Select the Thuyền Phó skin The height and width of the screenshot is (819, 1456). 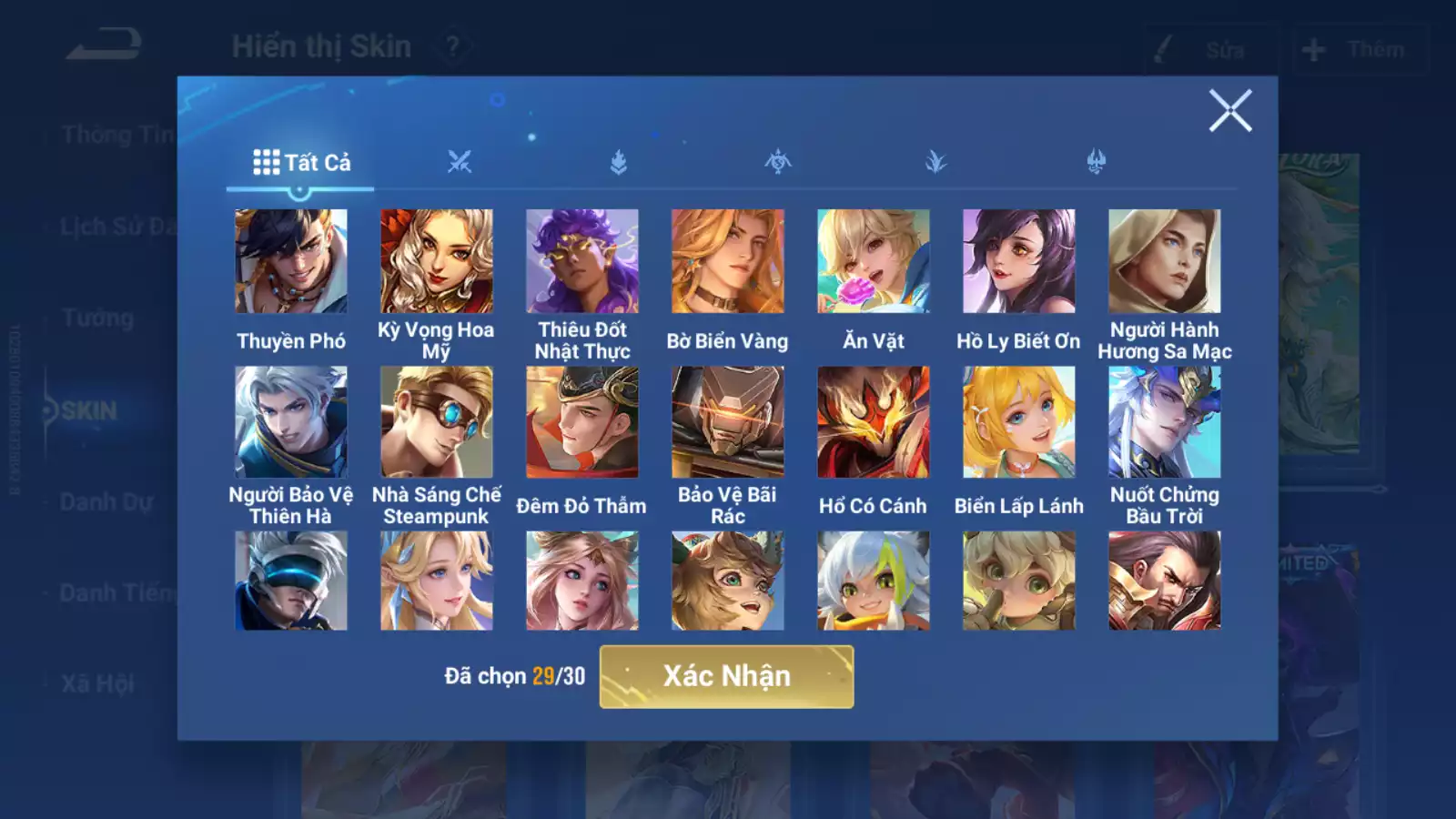click(x=291, y=261)
